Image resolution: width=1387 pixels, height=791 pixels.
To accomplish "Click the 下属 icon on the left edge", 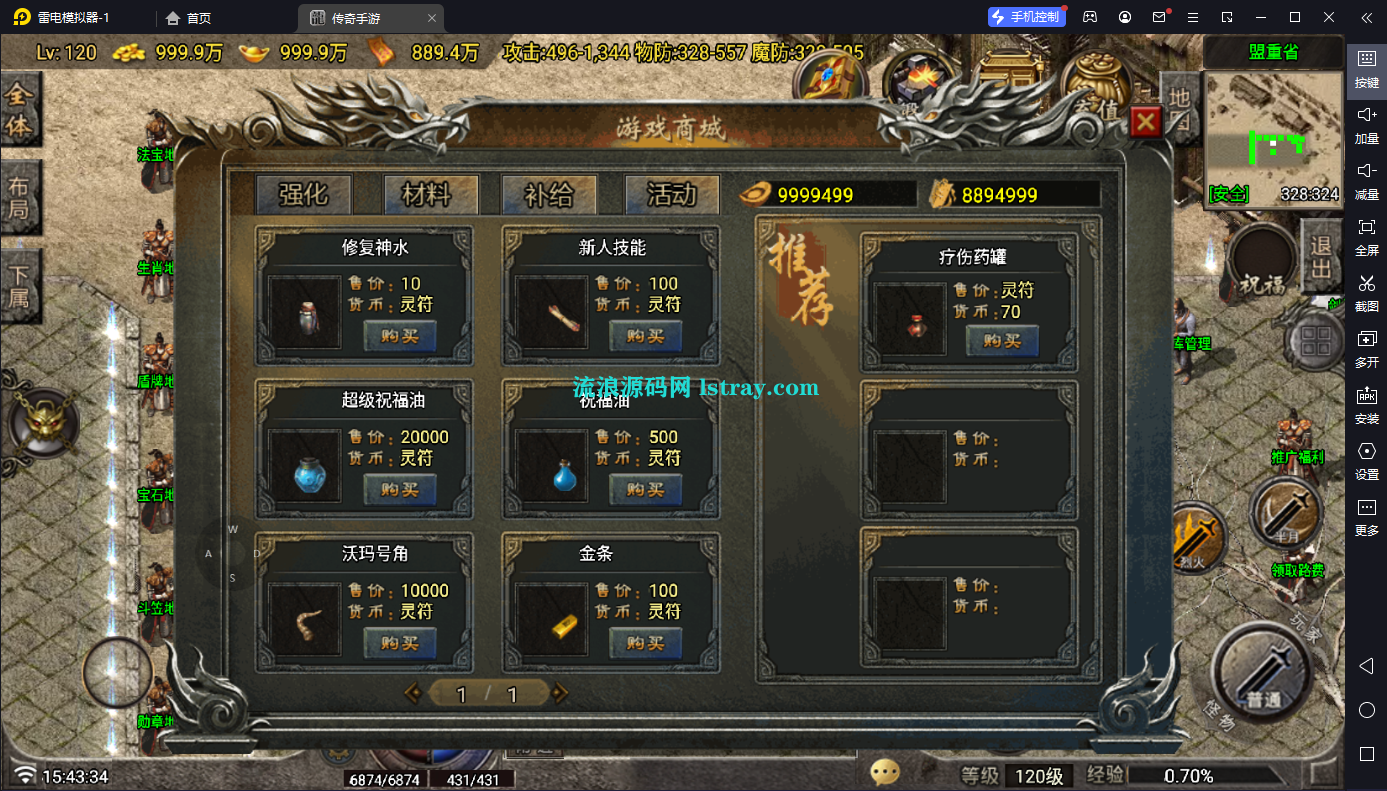I will click(x=20, y=283).
